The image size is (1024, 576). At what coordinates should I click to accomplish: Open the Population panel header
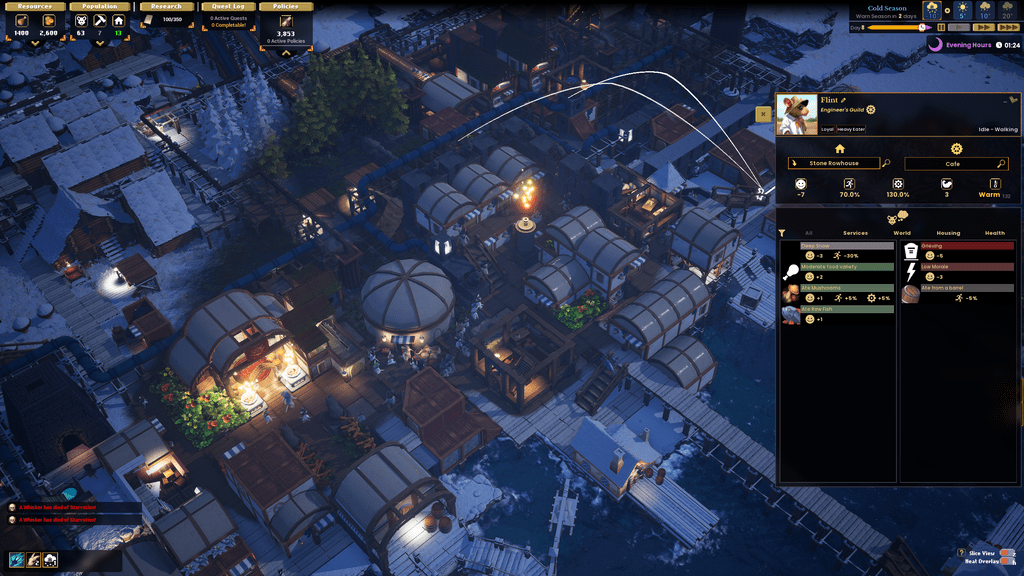tap(99, 6)
